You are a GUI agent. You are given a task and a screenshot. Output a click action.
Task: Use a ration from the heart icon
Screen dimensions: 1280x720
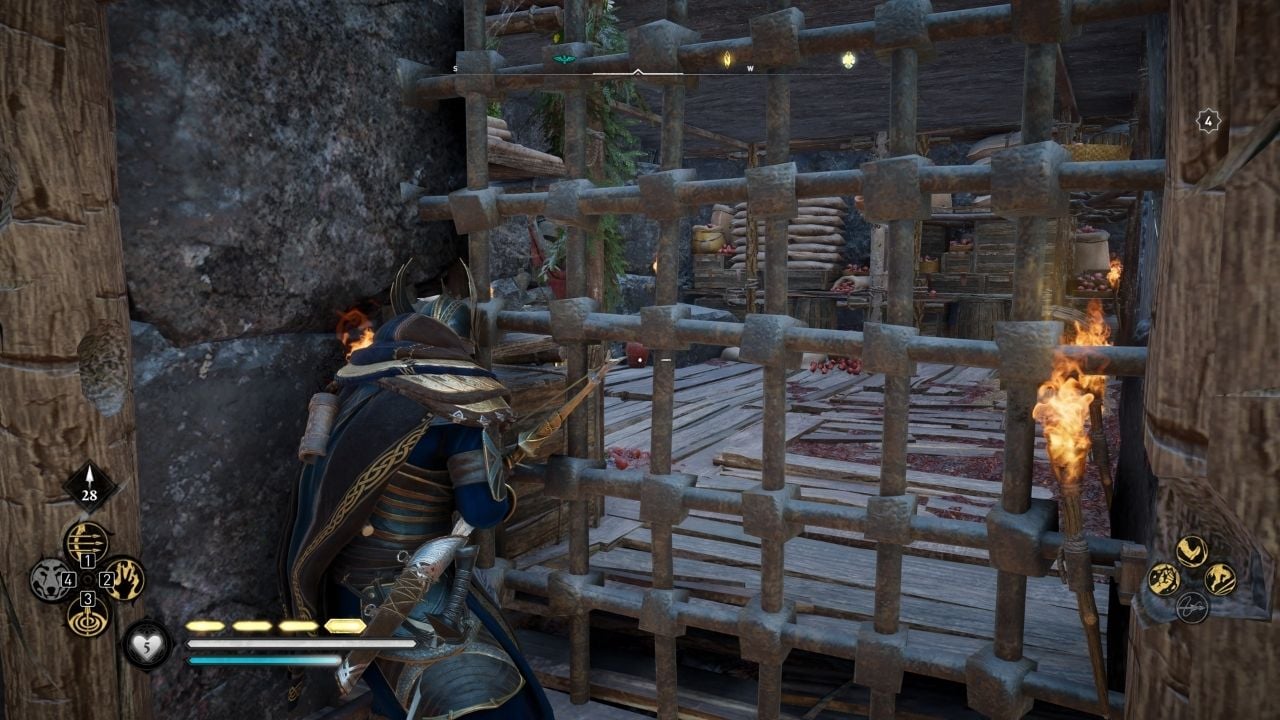(147, 643)
